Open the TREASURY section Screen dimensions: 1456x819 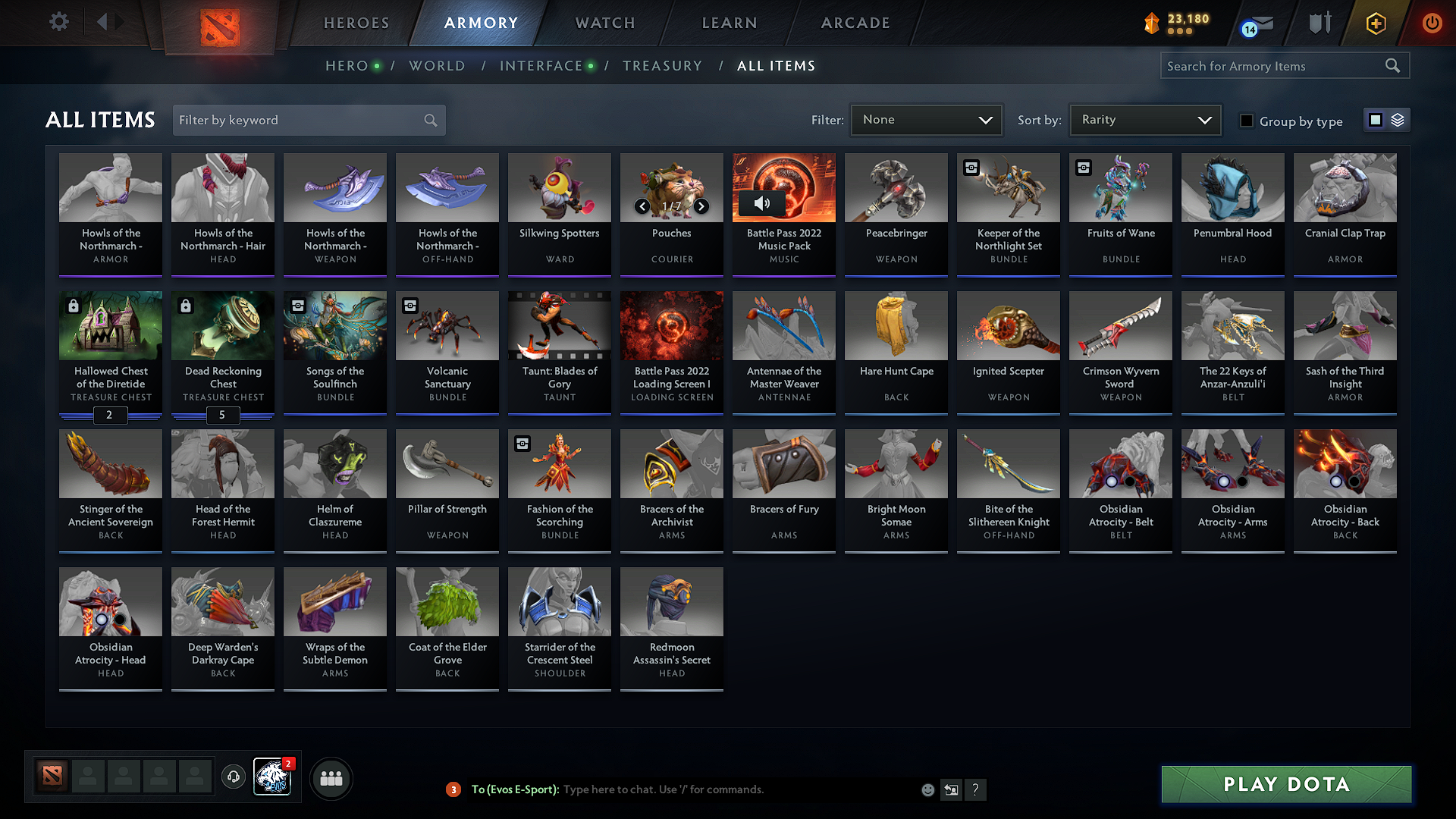click(x=662, y=65)
